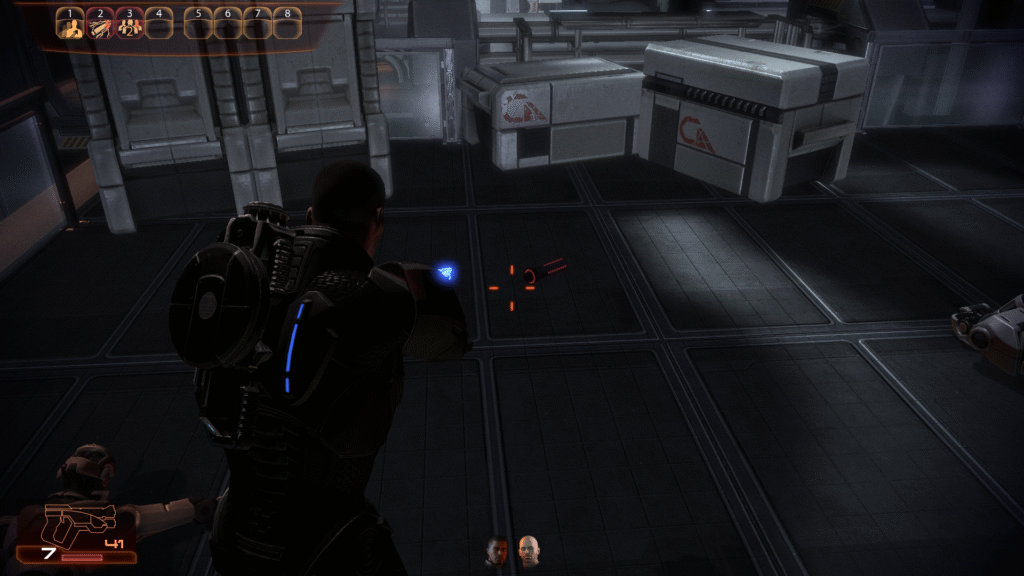Use the ammo power in quick slot 2
This screenshot has height=576, width=1024.
click(x=99, y=24)
